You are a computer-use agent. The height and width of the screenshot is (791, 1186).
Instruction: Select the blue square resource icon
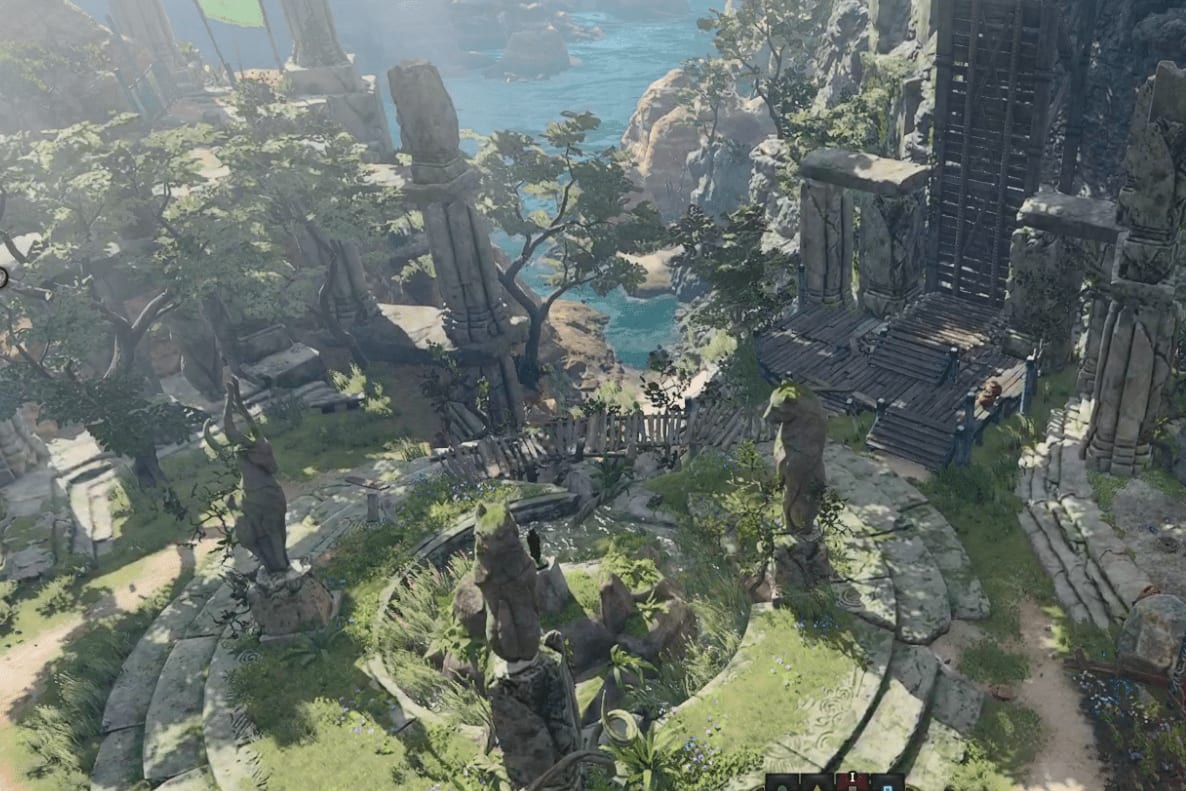(888, 787)
